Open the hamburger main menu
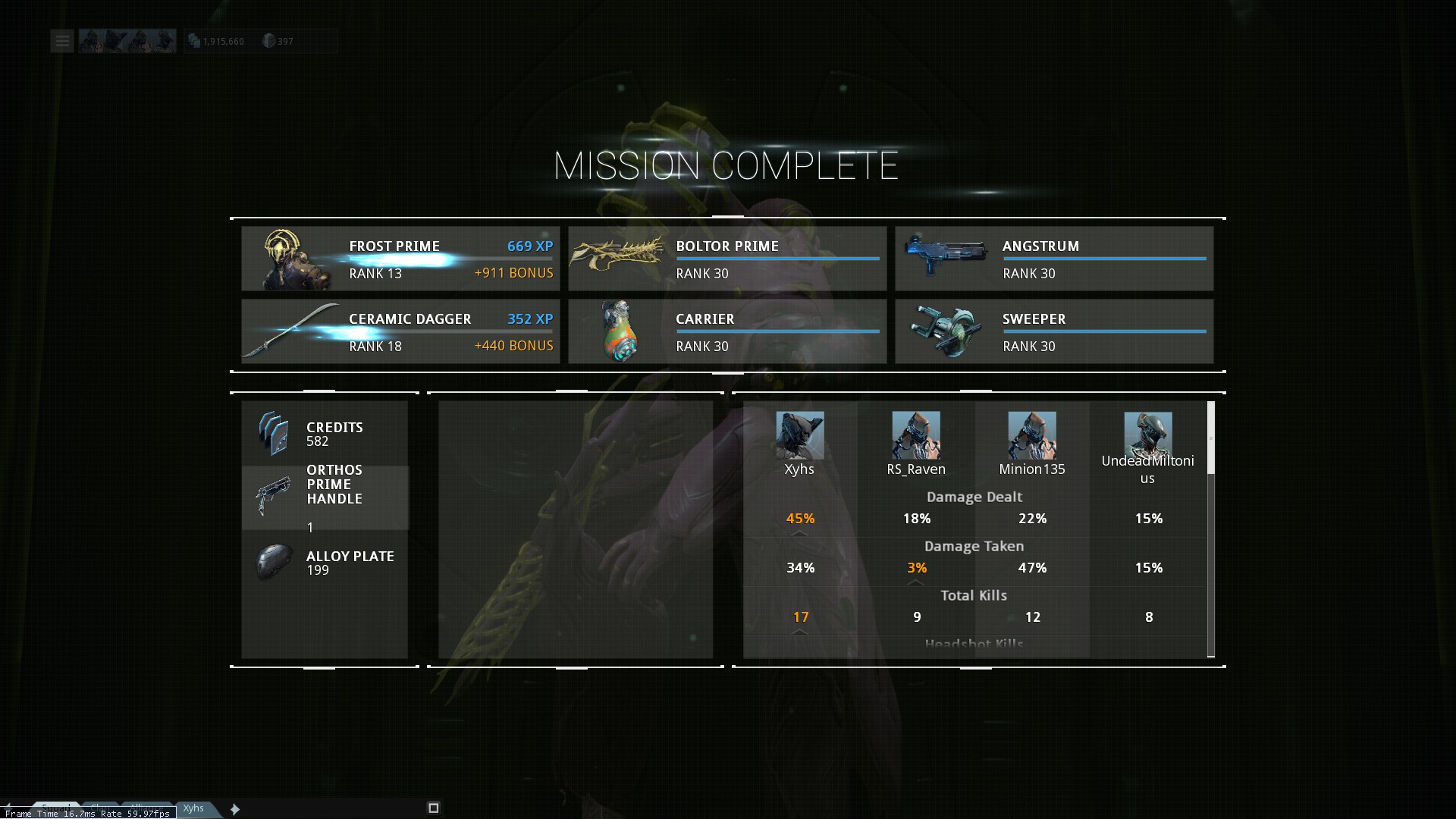Screen dimensions: 1456x819 (x=62, y=41)
